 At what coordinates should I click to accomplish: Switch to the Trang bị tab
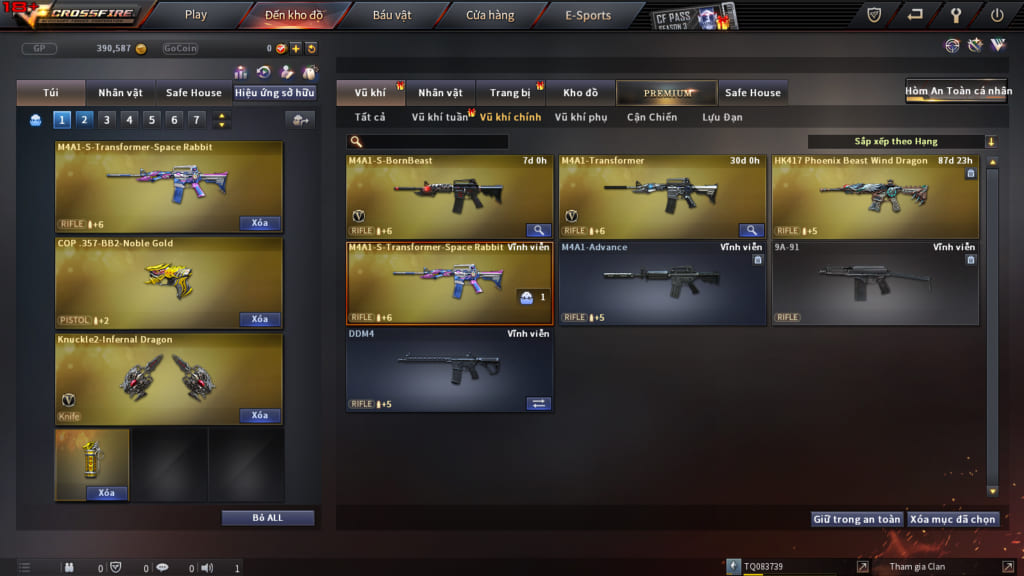[510, 93]
